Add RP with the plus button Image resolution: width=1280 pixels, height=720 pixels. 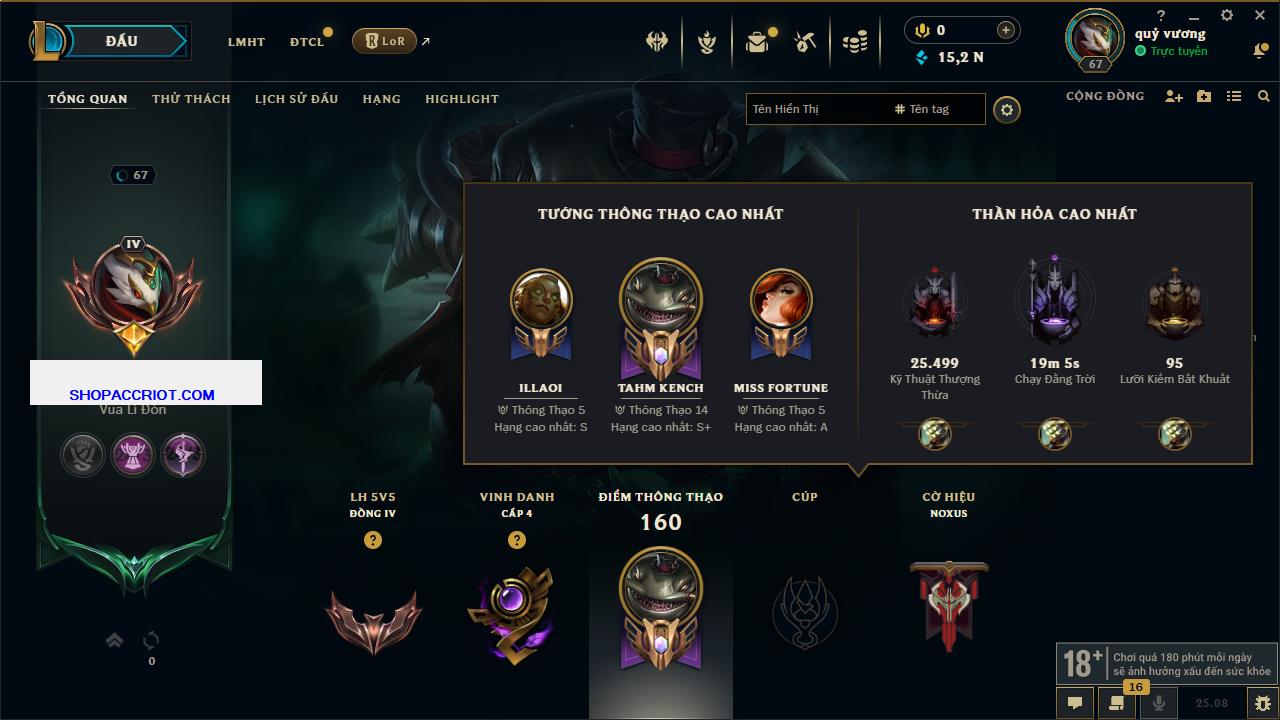coord(1005,31)
